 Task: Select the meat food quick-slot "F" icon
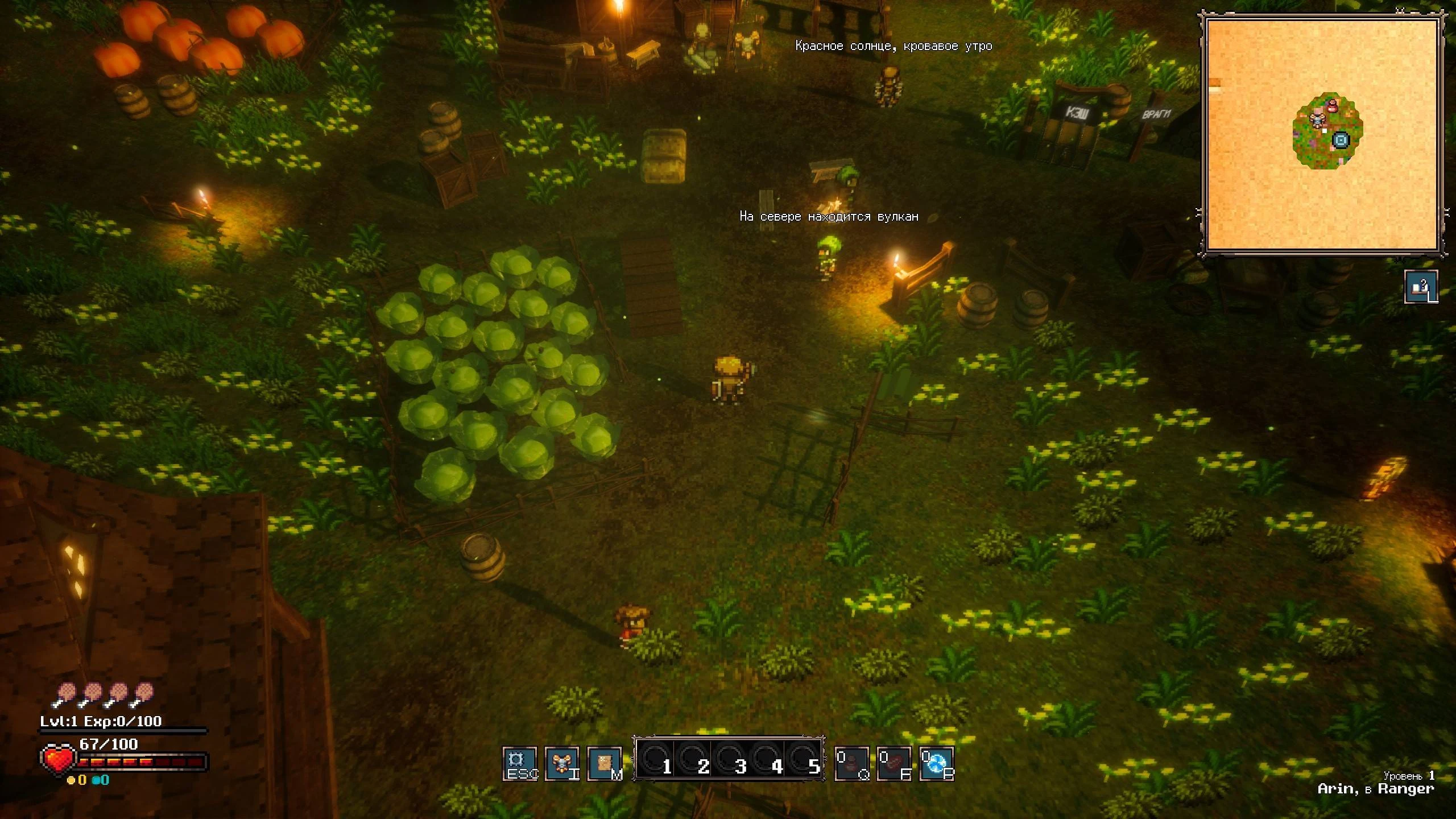click(894, 765)
